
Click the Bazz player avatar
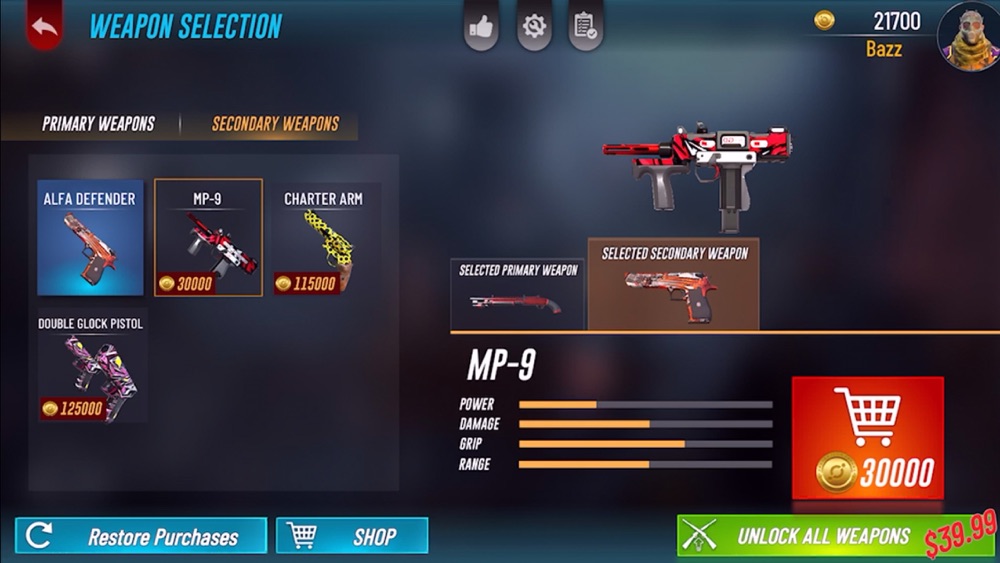coord(967,34)
